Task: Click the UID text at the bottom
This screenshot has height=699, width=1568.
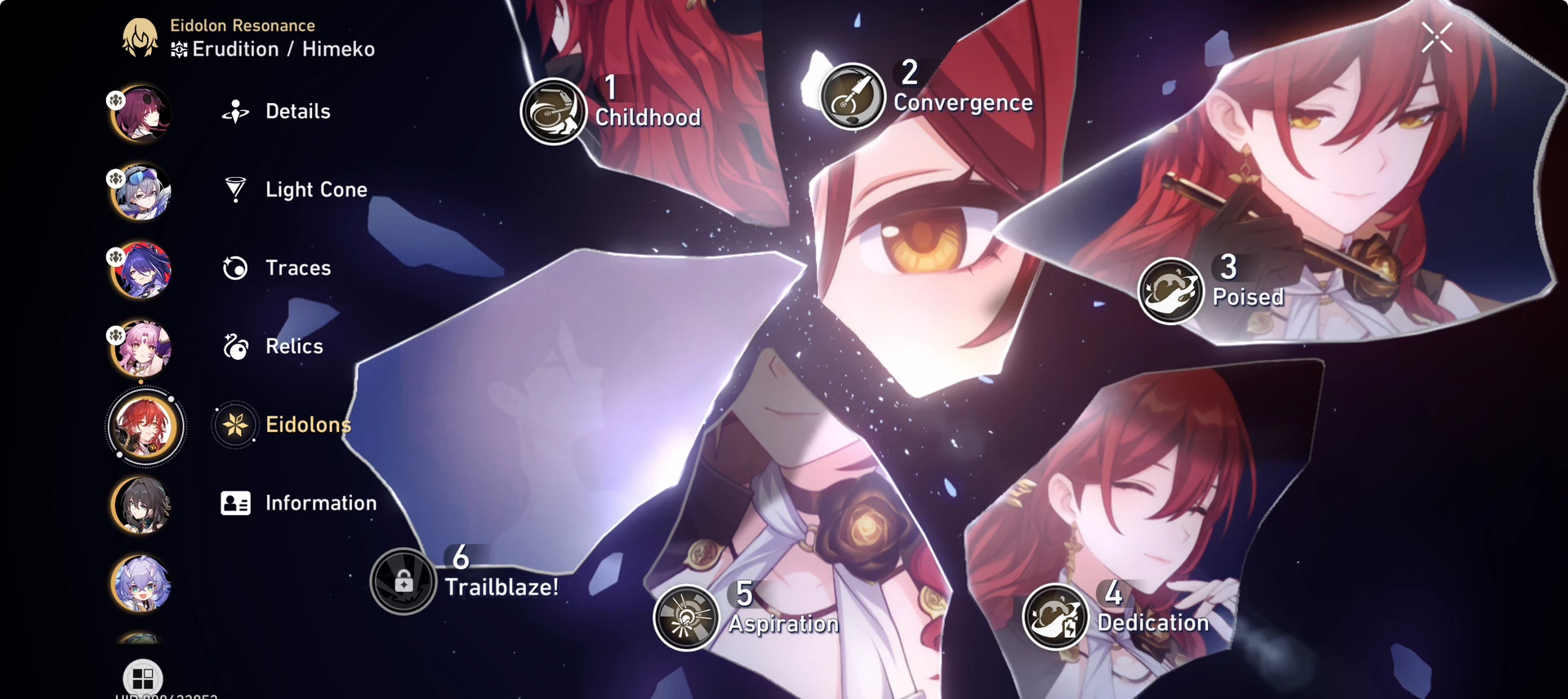Action: click(x=166, y=696)
